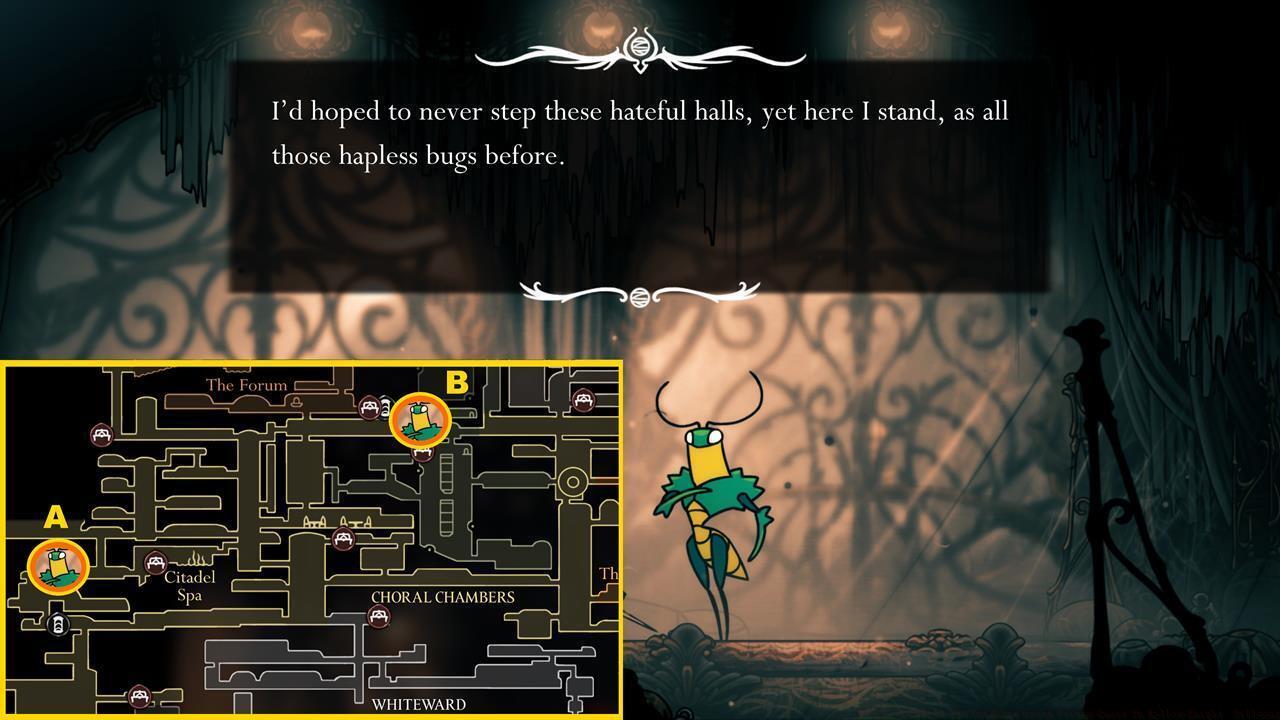This screenshot has height=720, width=1280.
Task: Click the bench icon above Whiteward
Action: click(138, 694)
